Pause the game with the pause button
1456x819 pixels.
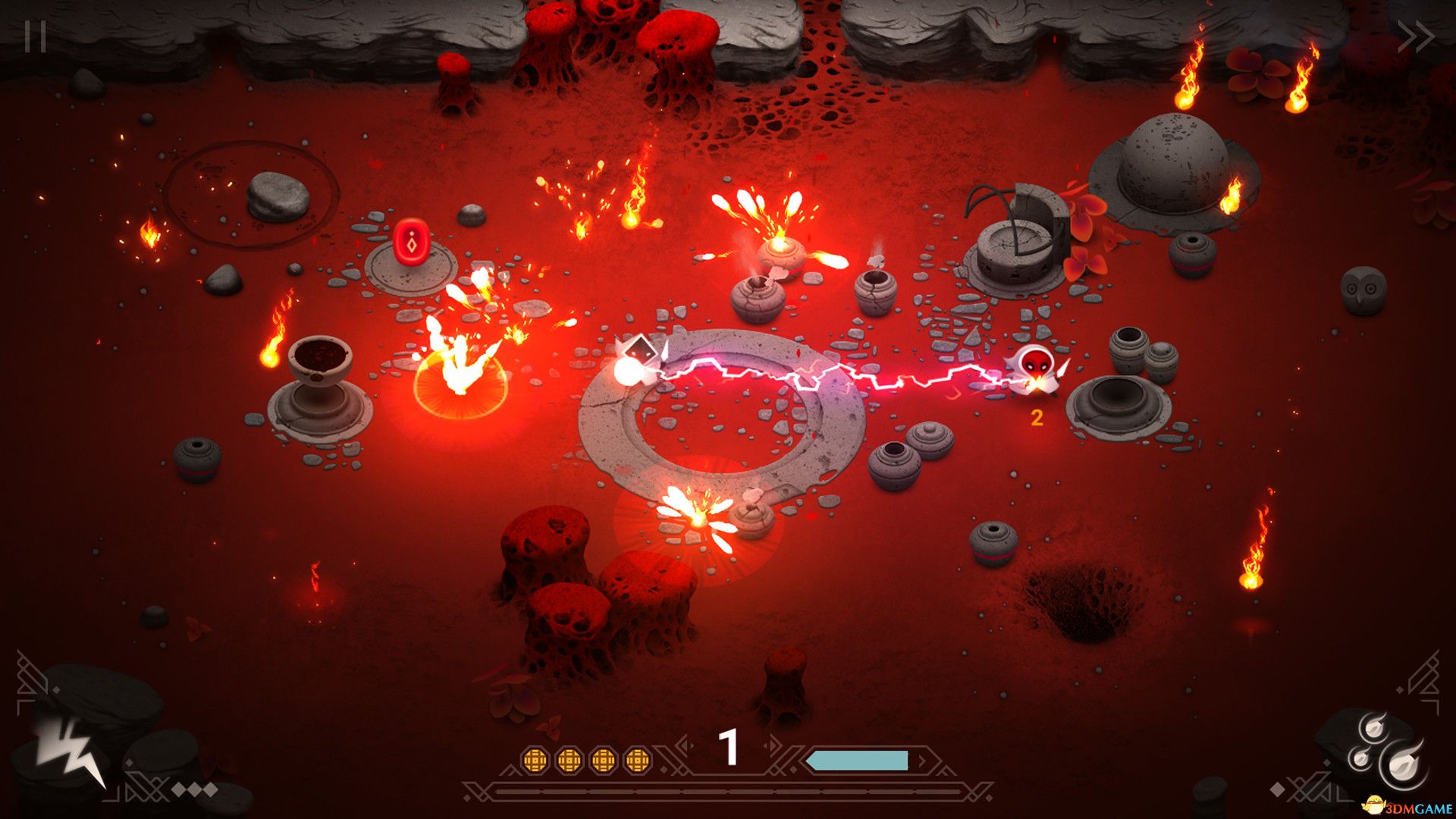click(x=35, y=36)
